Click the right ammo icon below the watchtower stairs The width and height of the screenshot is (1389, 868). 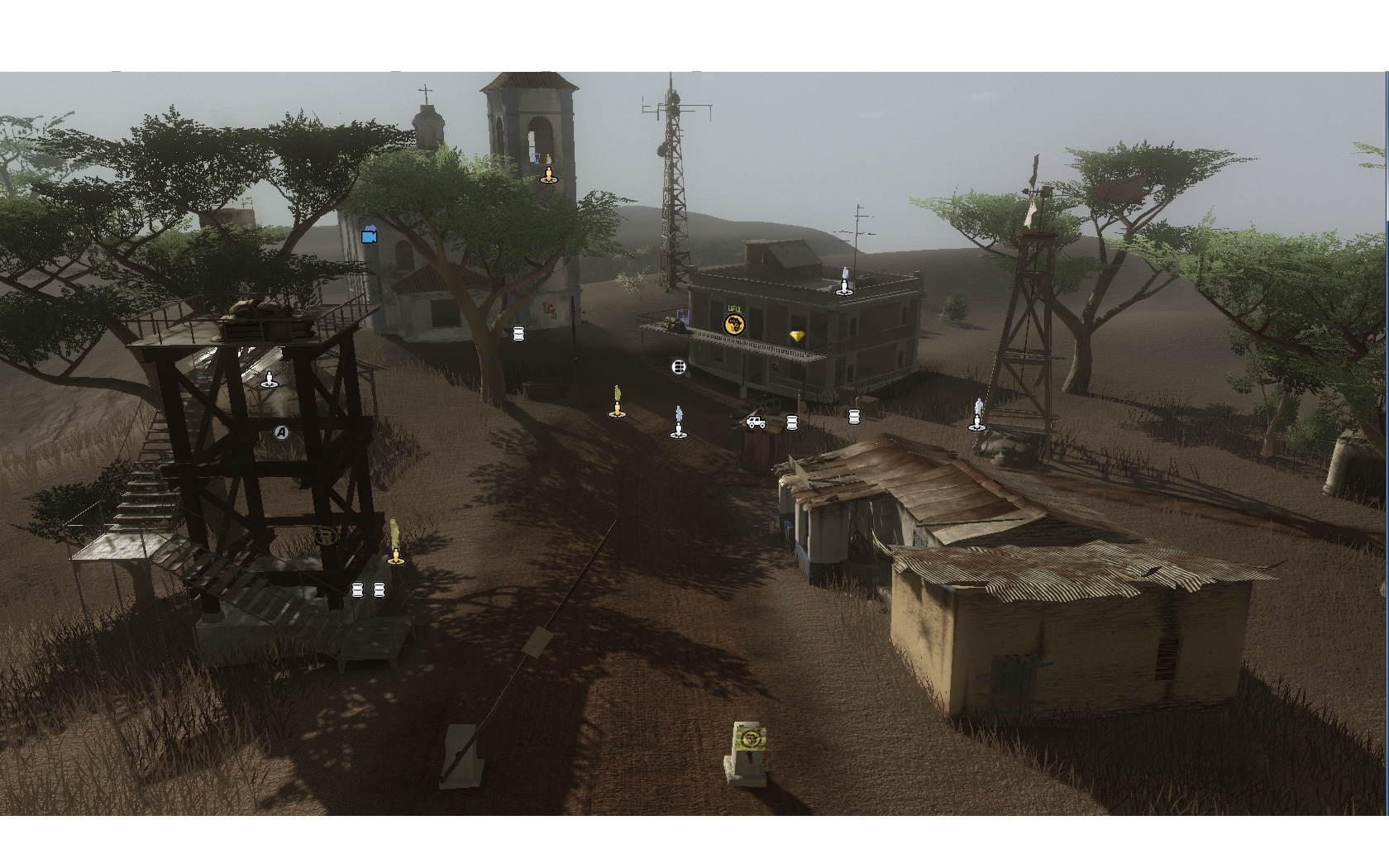(379, 589)
